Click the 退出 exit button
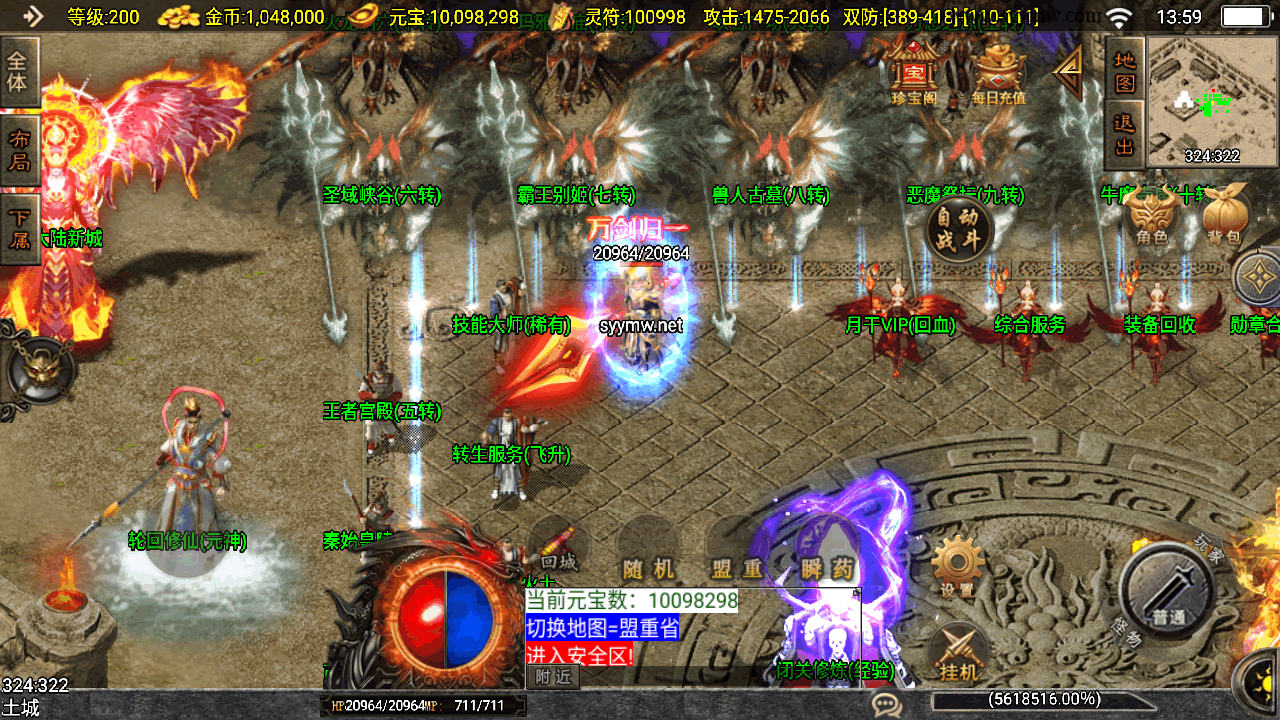Image resolution: width=1280 pixels, height=720 pixels. coord(1125,135)
